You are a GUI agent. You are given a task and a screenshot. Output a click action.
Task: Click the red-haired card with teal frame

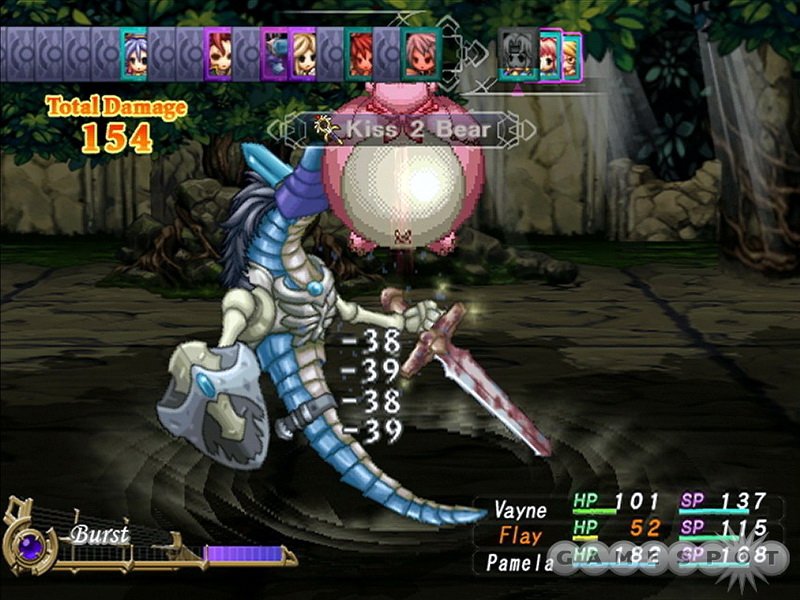pyautogui.click(x=359, y=53)
